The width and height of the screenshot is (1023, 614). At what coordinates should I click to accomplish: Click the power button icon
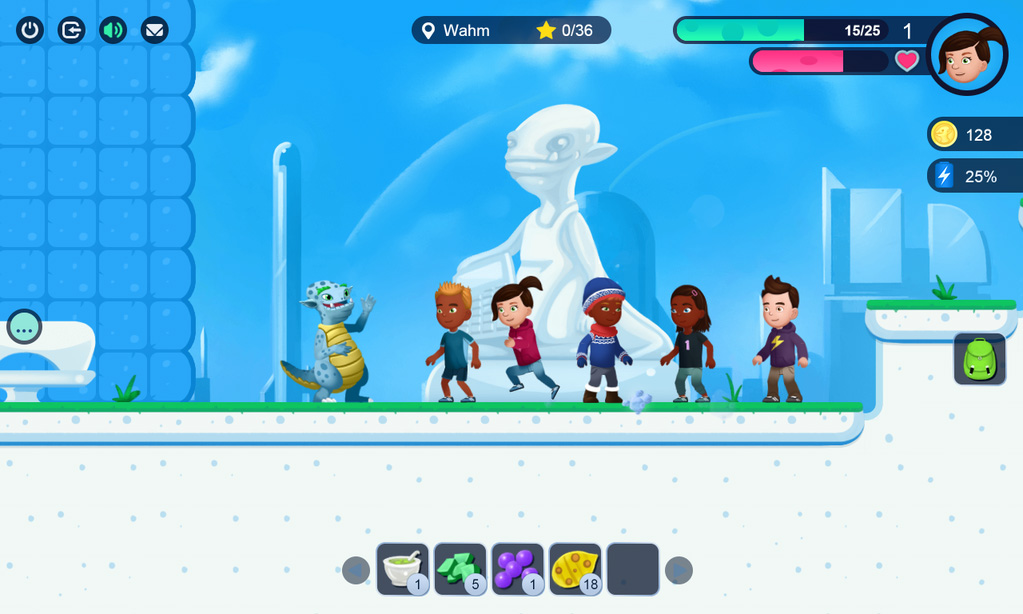click(30, 30)
